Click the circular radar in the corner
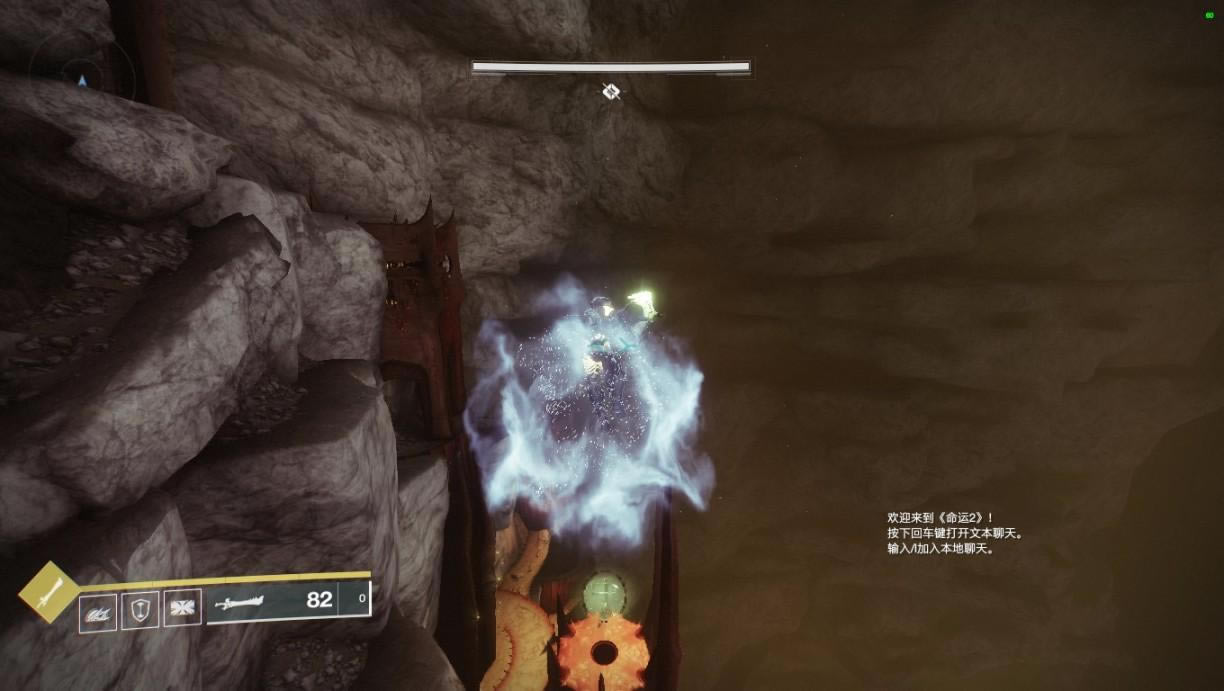This screenshot has width=1224, height=691. tap(81, 68)
